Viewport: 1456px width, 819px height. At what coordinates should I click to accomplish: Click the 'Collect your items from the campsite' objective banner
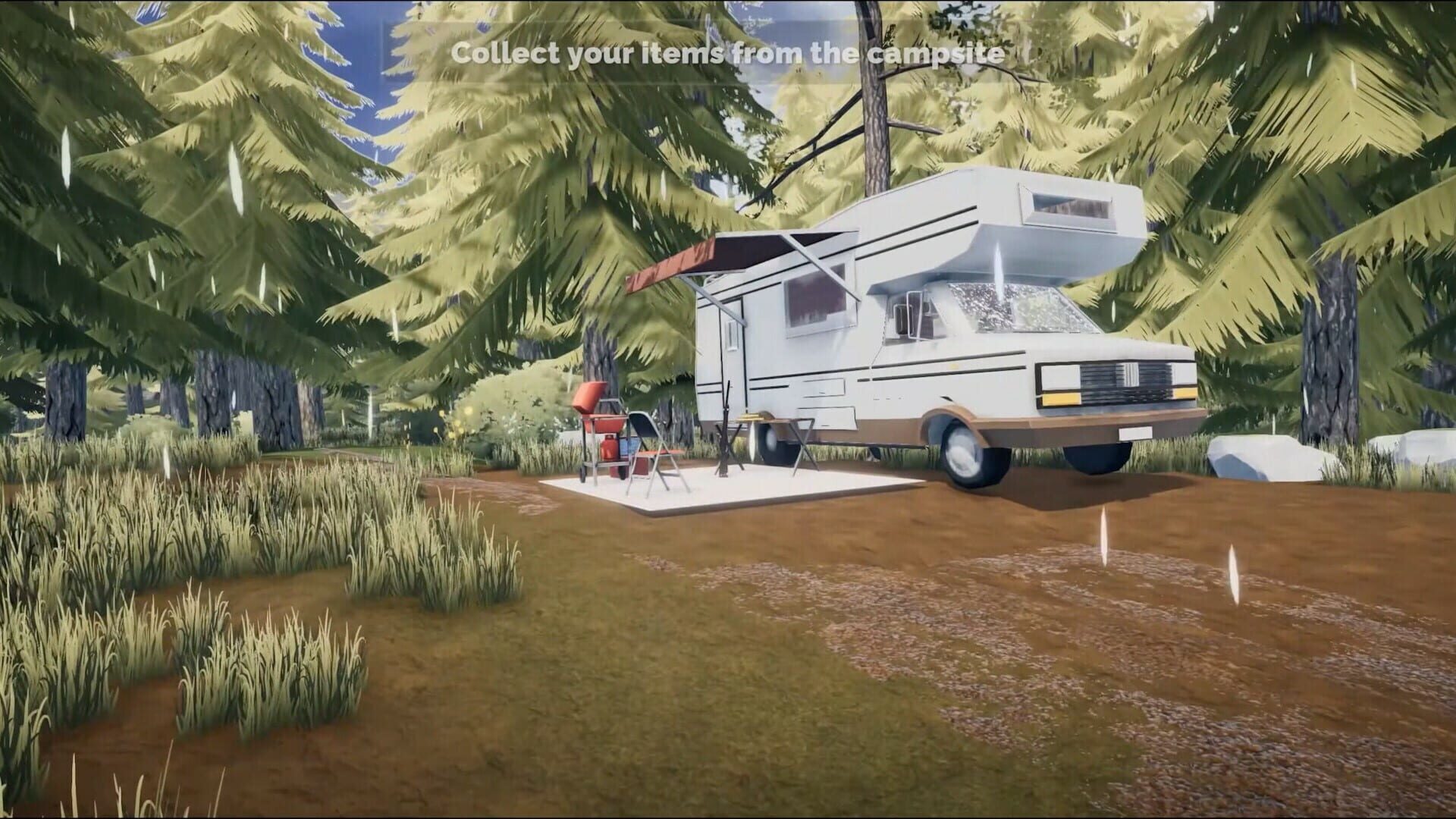tap(727, 53)
